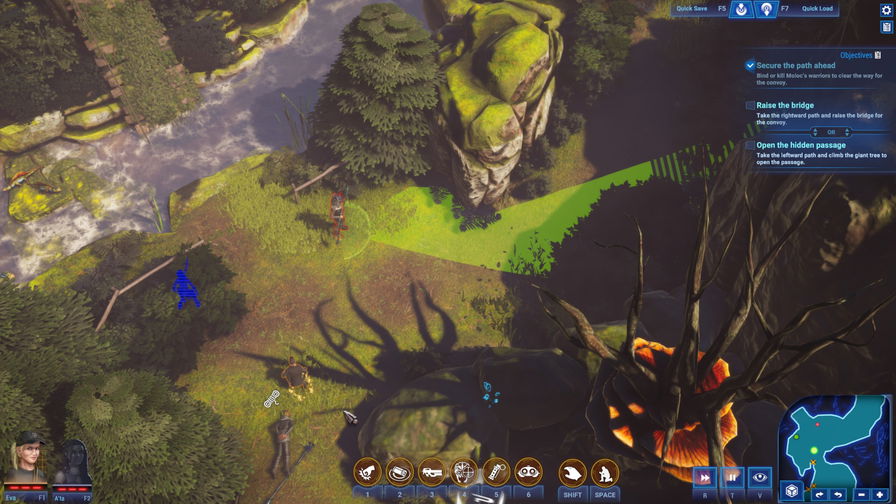Switch to A'la's character portrait
Image resolution: width=896 pixels, height=504 pixels.
coord(72,461)
